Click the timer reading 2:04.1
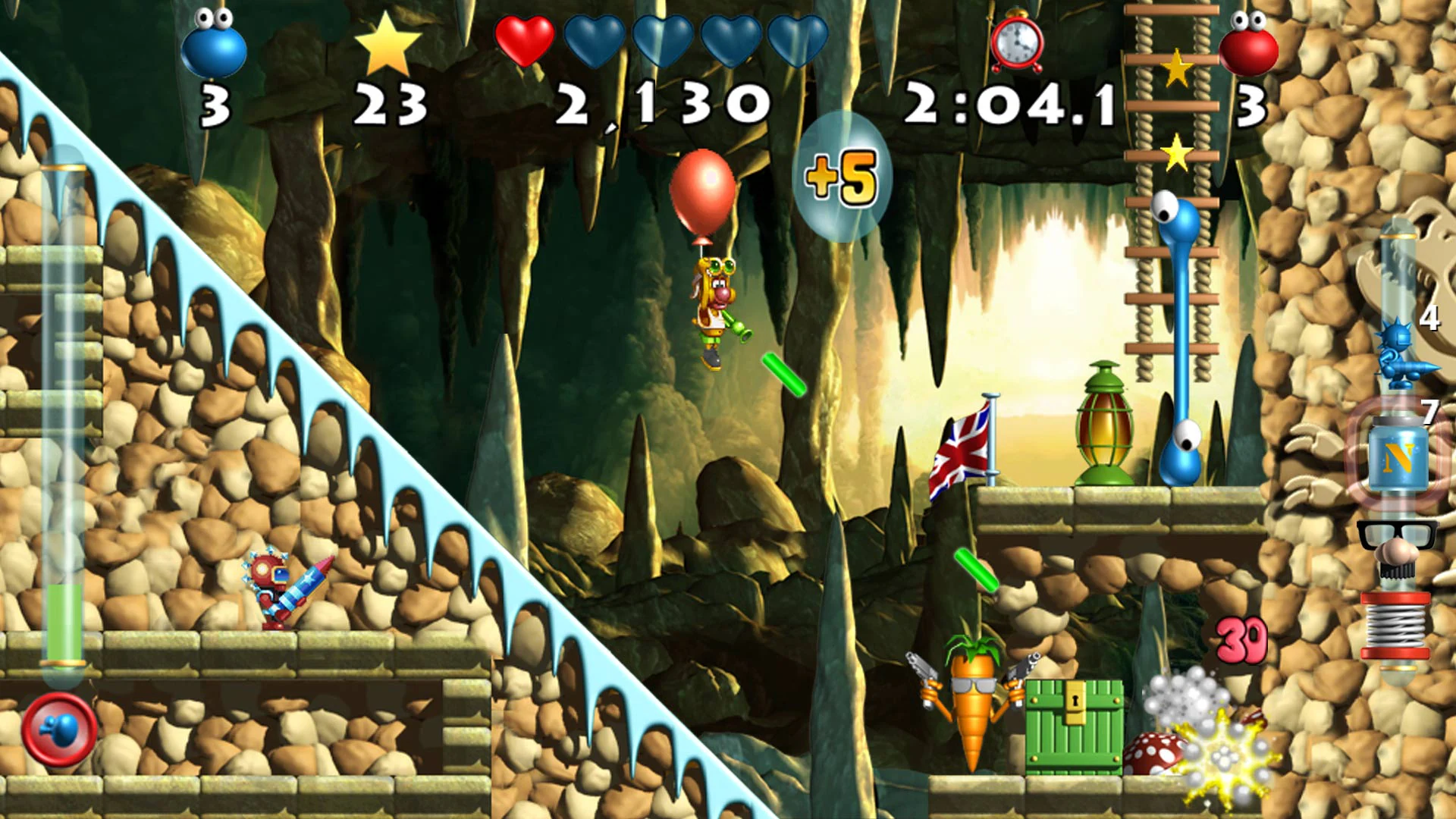The width and height of the screenshot is (1456, 819). coord(1009,102)
